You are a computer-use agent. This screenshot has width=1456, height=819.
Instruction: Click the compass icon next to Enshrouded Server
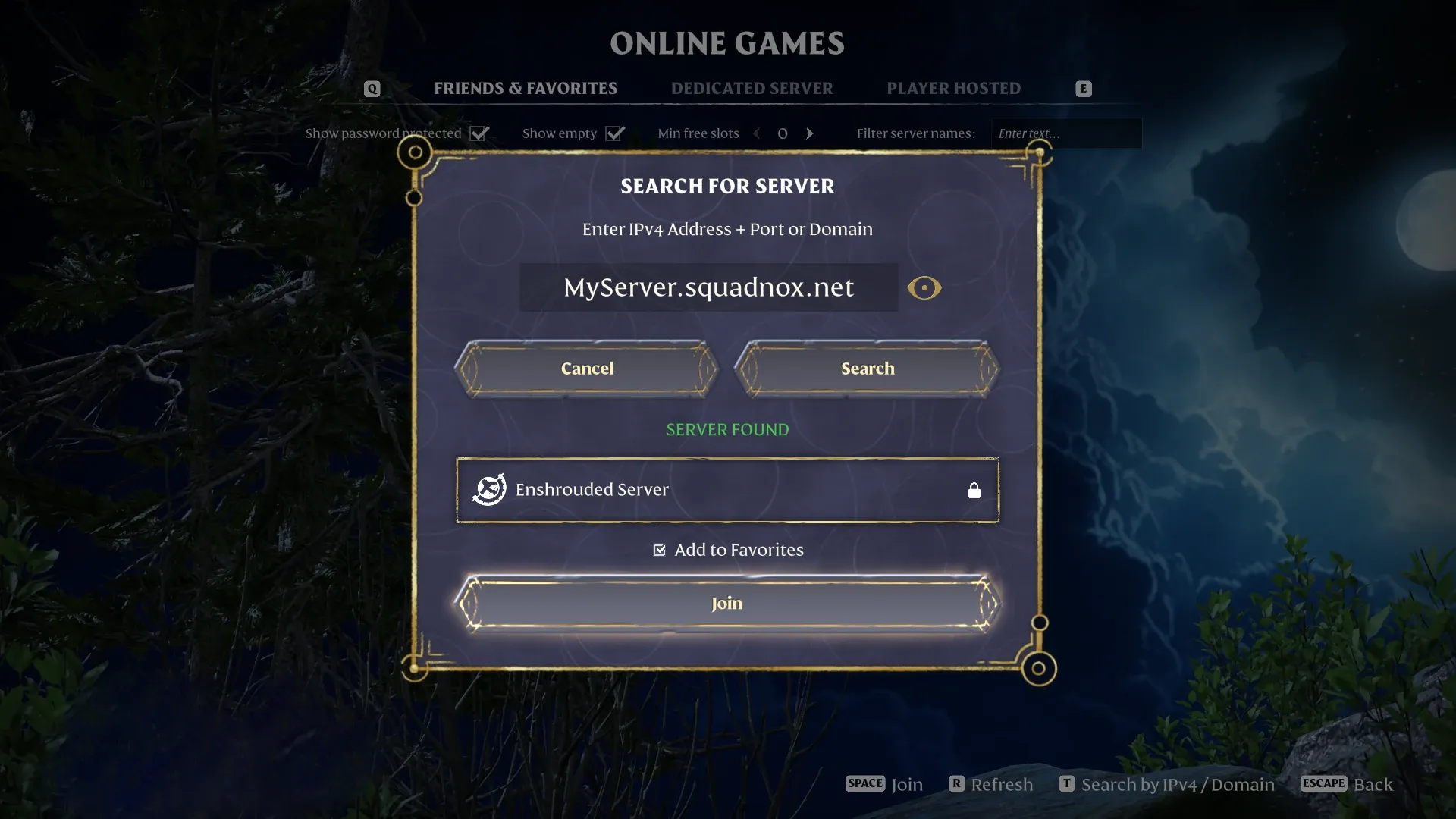(488, 489)
